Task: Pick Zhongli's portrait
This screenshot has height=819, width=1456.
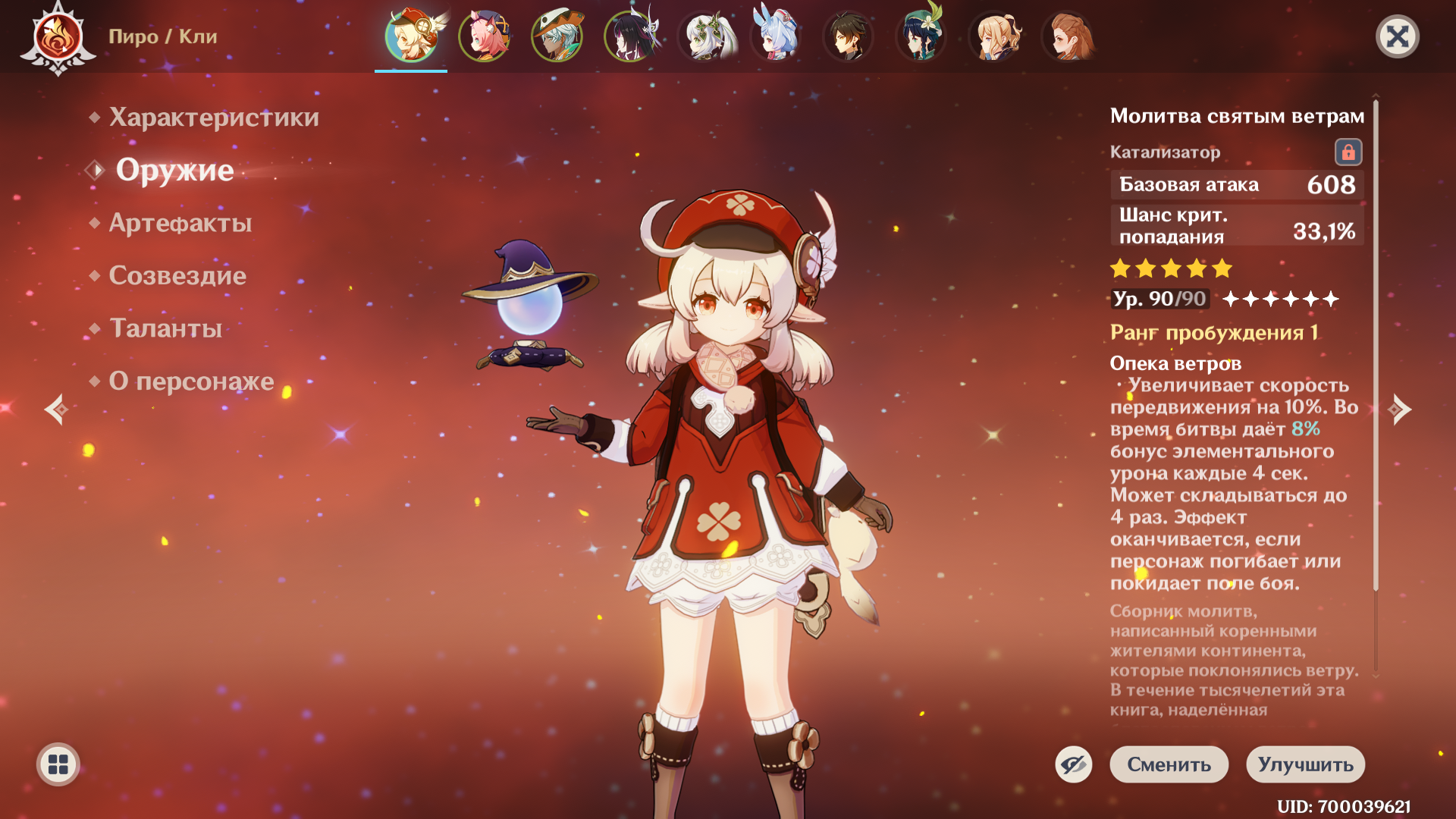Action: [848, 36]
